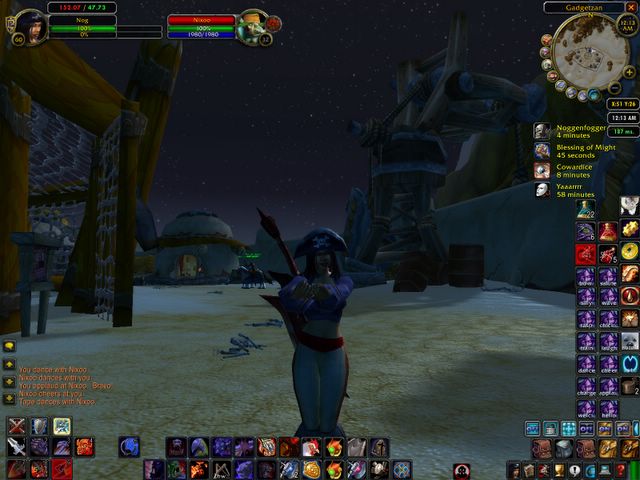This screenshot has width=640, height=480.
Task: Click the Blessing of Might buff icon
Action: 541,150
